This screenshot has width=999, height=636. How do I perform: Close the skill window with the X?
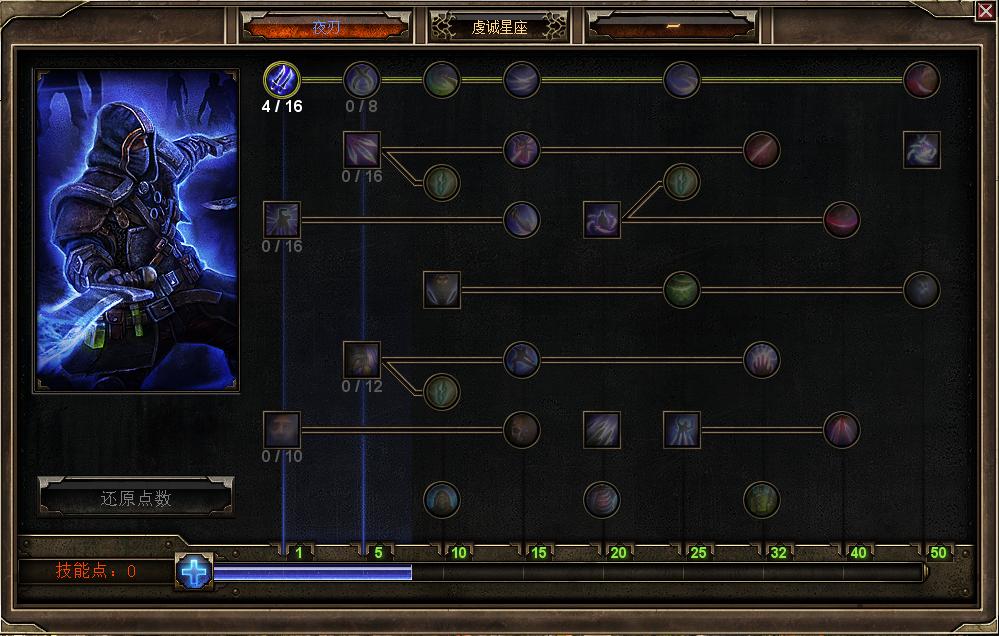click(984, 10)
